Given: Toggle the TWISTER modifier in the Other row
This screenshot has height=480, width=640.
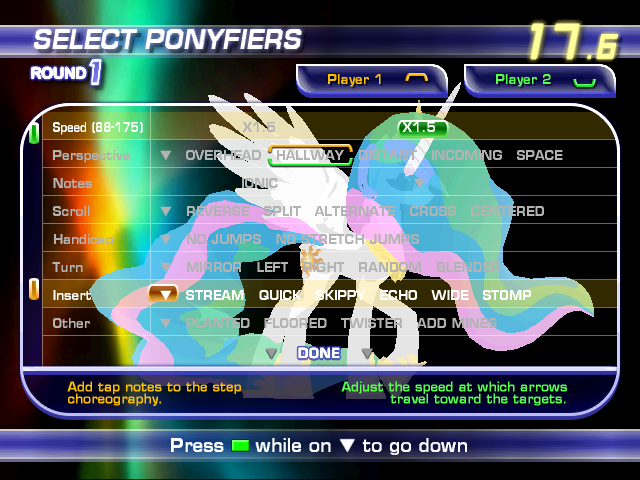Looking at the screenshot, I should click(371, 323).
